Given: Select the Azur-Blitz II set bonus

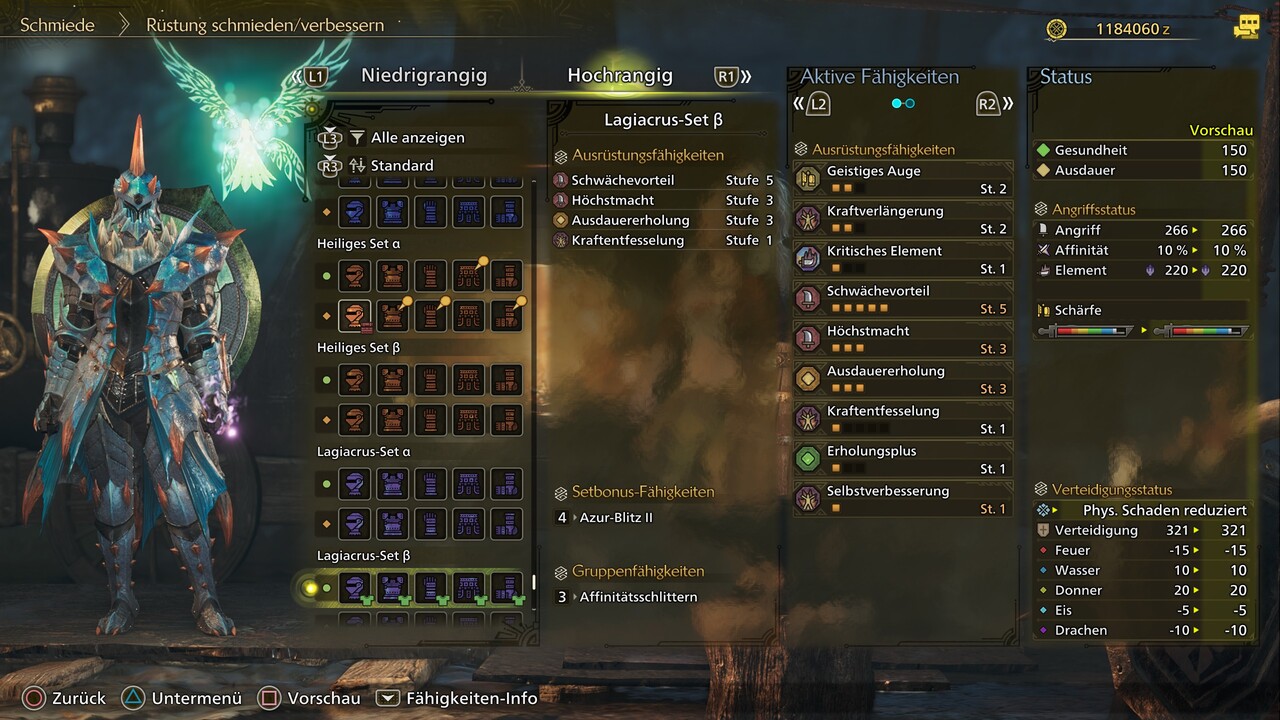Looking at the screenshot, I should coord(616,518).
